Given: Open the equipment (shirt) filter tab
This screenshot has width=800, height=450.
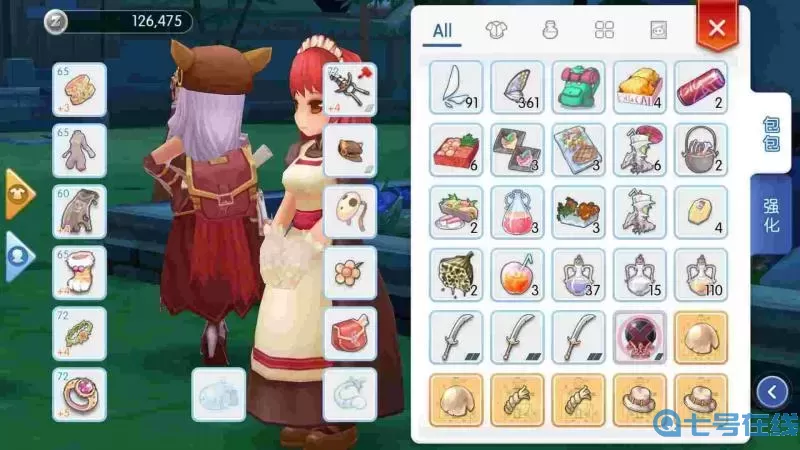Looking at the screenshot, I should tap(495, 30).
